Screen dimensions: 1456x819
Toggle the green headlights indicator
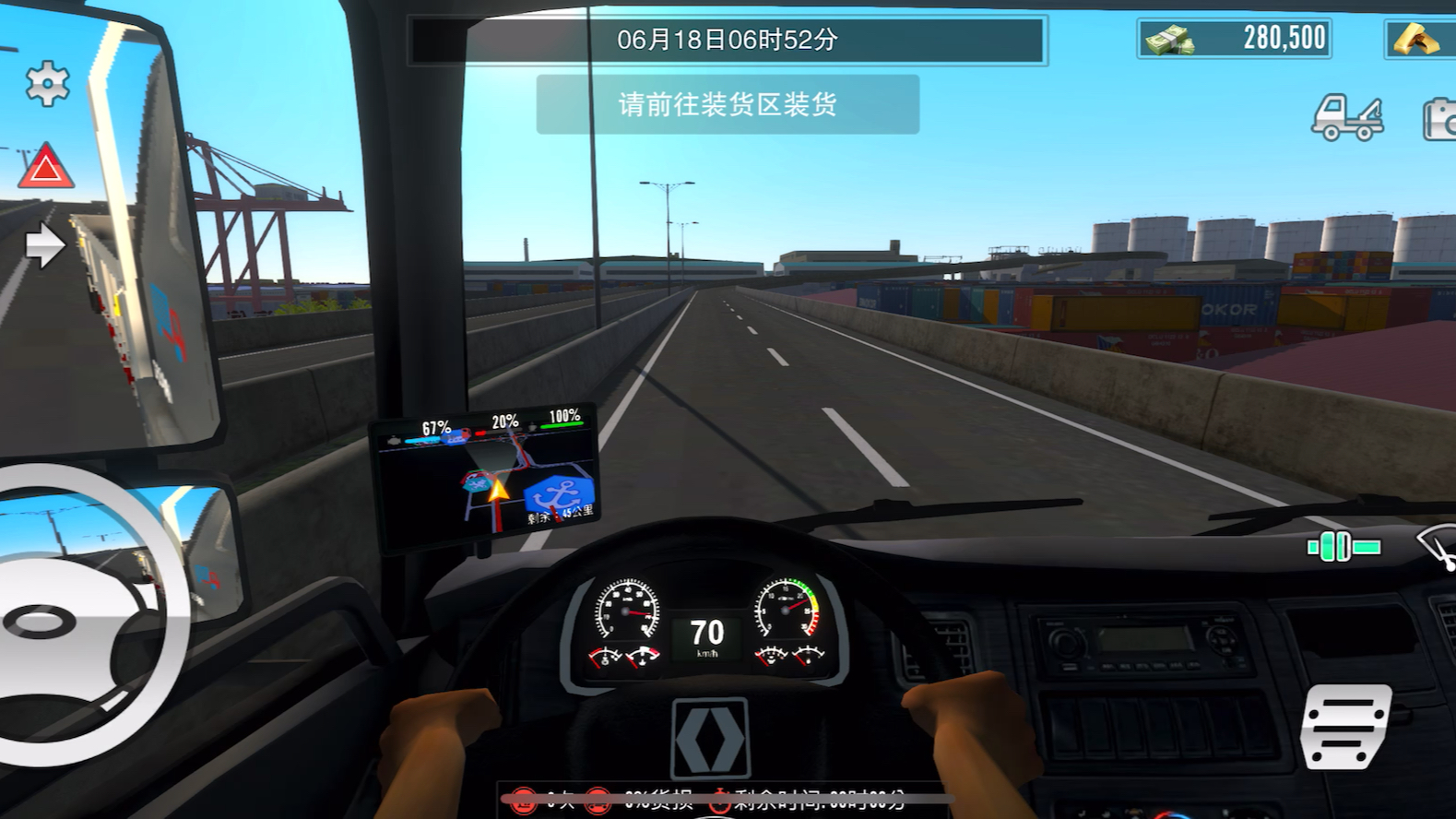pos(1344,547)
